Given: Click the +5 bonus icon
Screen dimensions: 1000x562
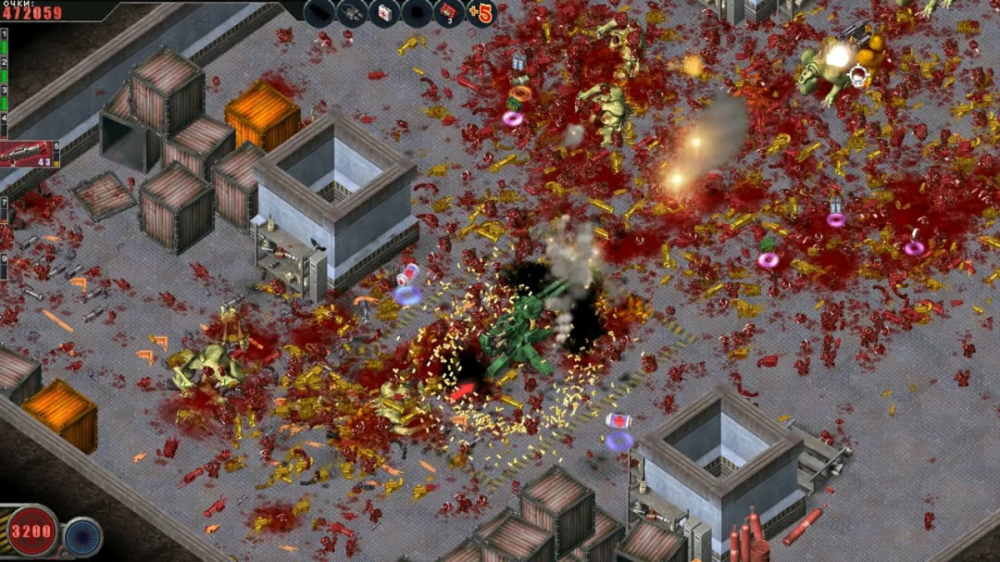Looking at the screenshot, I should [x=481, y=13].
